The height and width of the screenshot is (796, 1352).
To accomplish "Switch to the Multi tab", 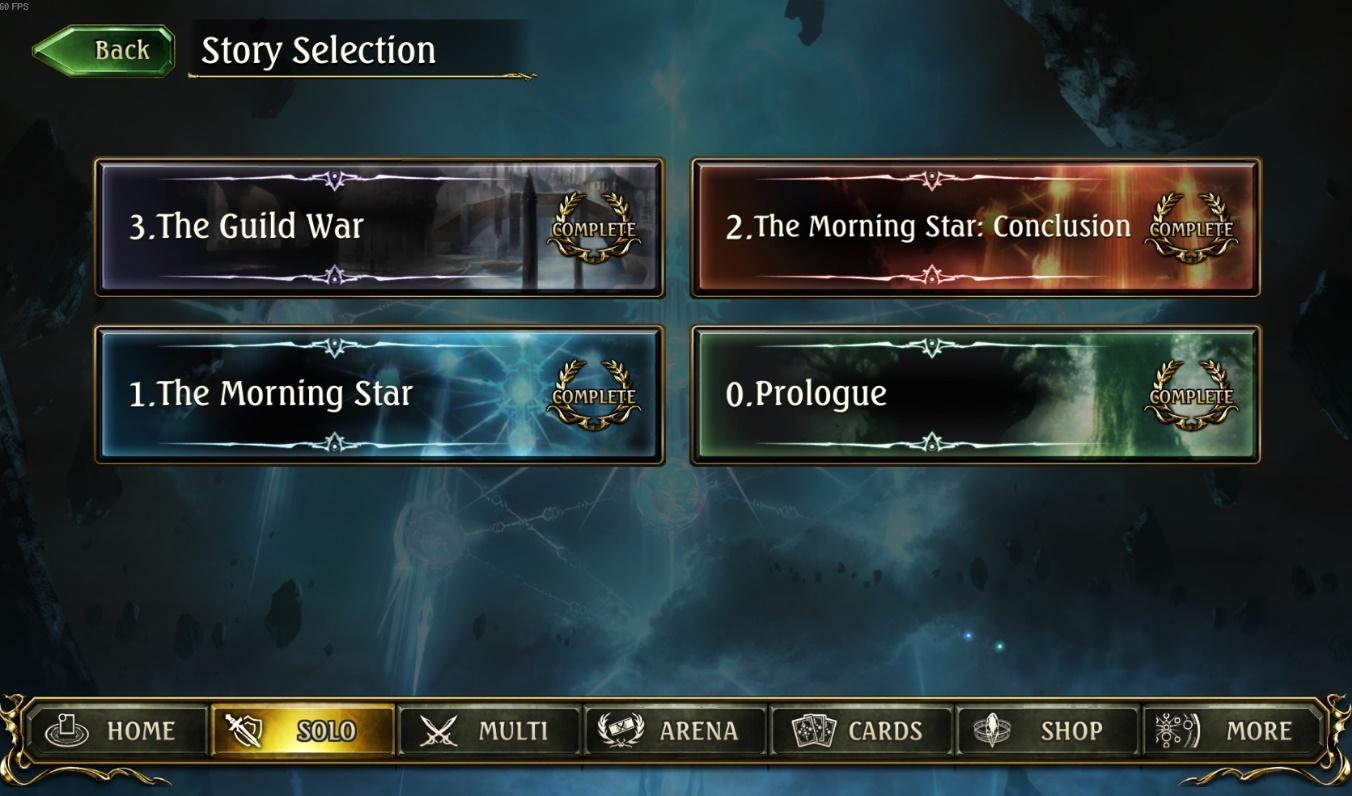I will (490, 731).
